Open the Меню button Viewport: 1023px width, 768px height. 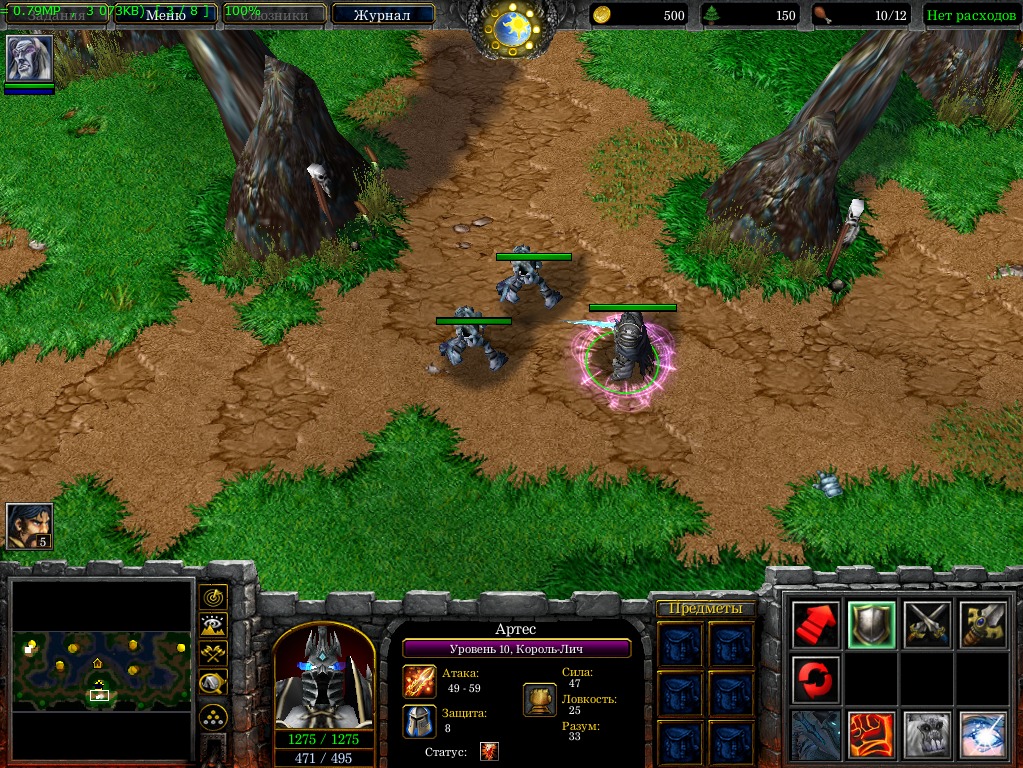166,14
